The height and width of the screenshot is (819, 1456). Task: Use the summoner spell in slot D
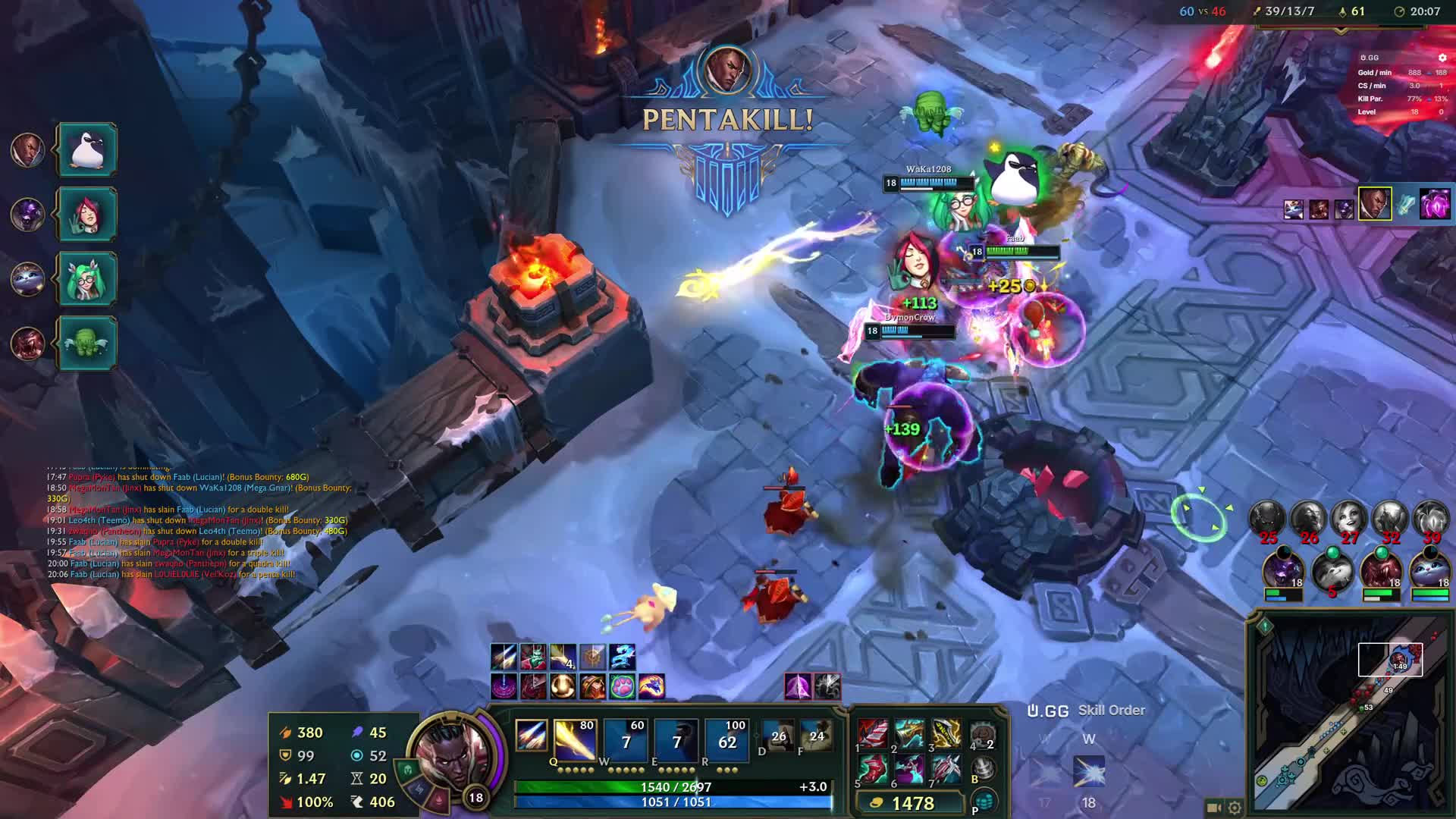pos(778,736)
